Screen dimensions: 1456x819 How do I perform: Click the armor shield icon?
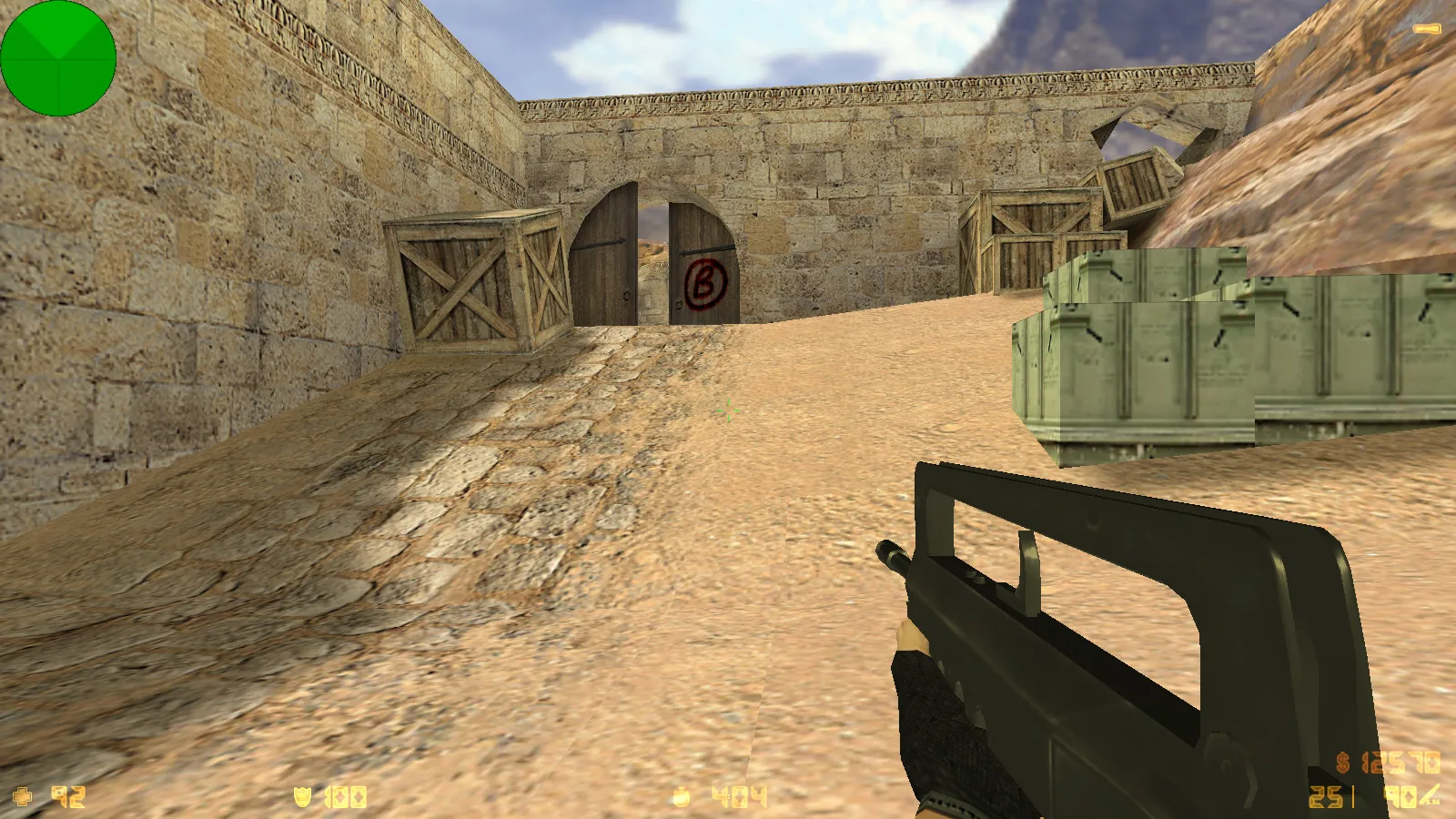[303, 797]
